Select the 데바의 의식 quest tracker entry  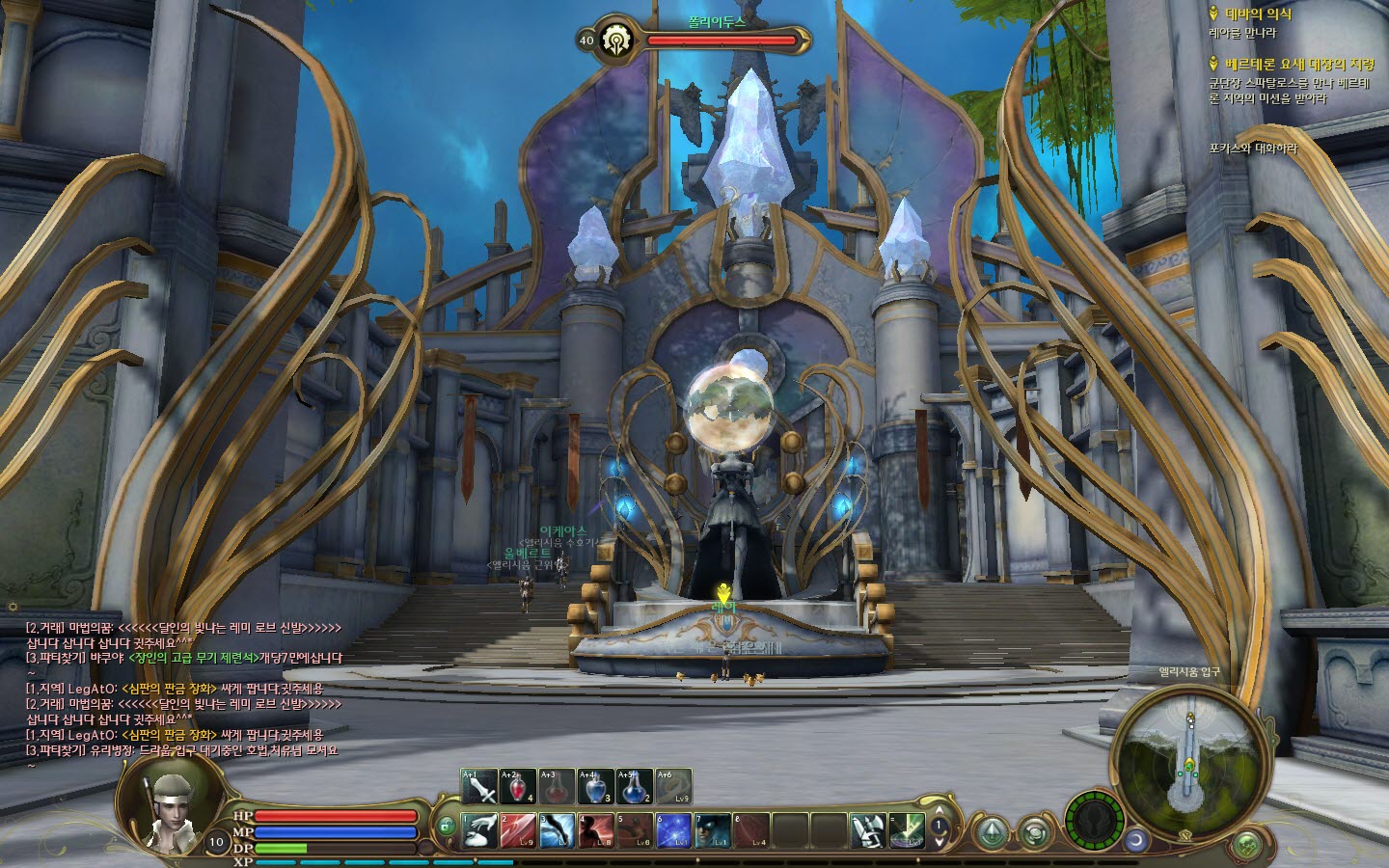1258,14
